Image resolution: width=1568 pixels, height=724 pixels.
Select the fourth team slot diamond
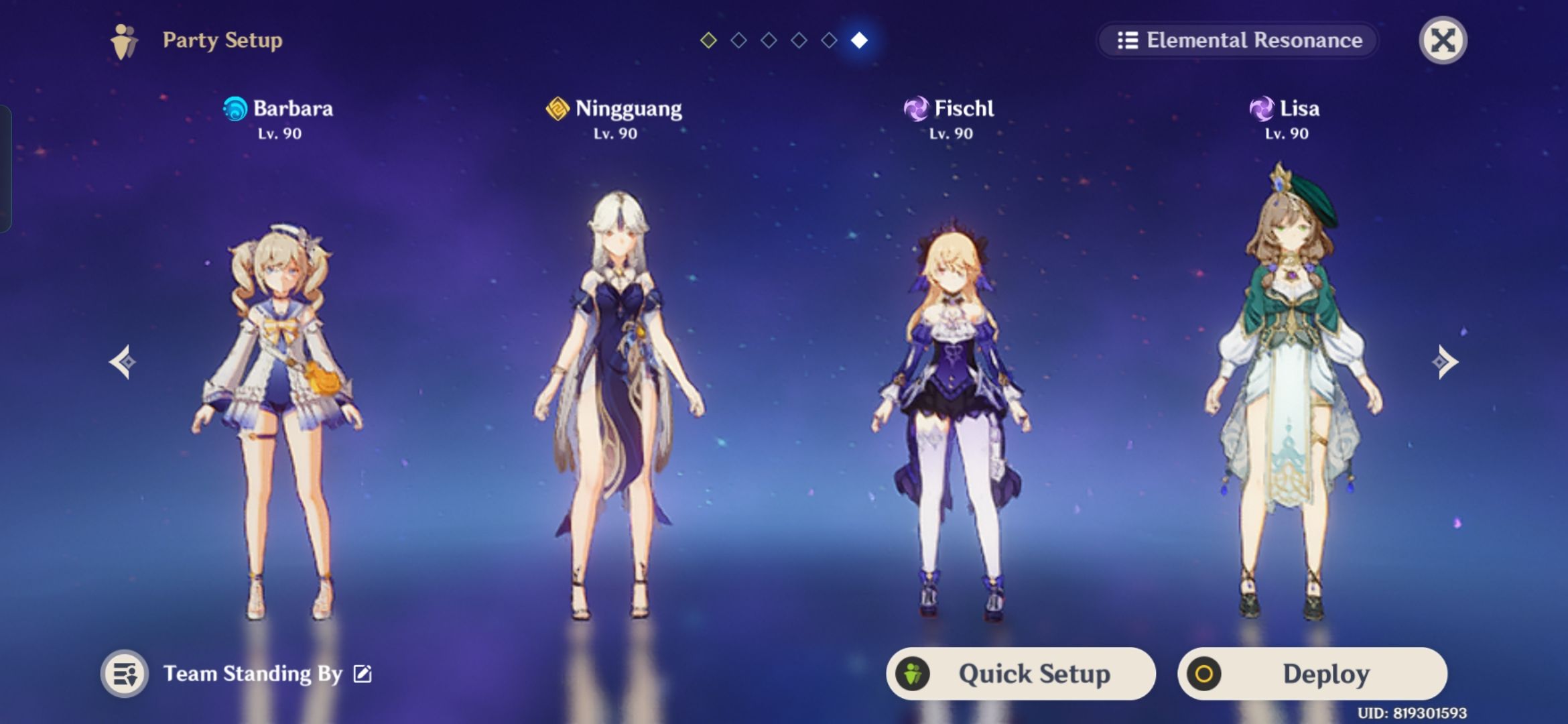[x=798, y=40]
